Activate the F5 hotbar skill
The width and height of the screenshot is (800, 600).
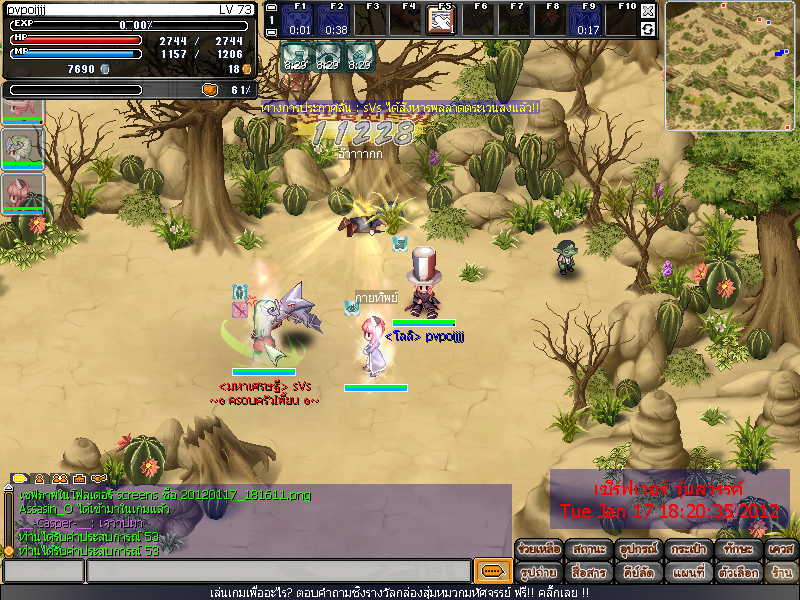tap(442, 21)
